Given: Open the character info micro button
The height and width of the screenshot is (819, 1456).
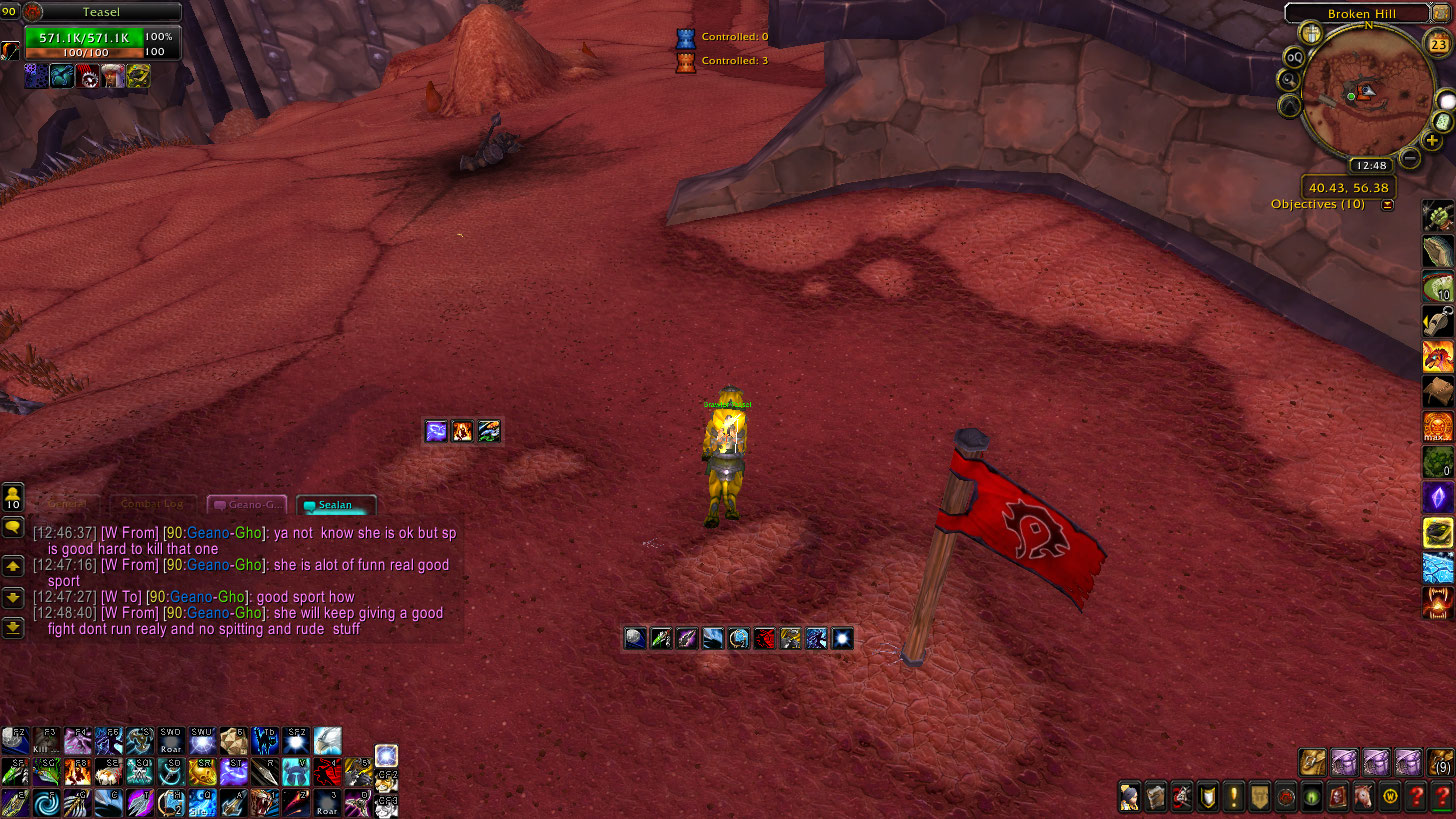Looking at the screenshot, I should (x=1129, y=797).
